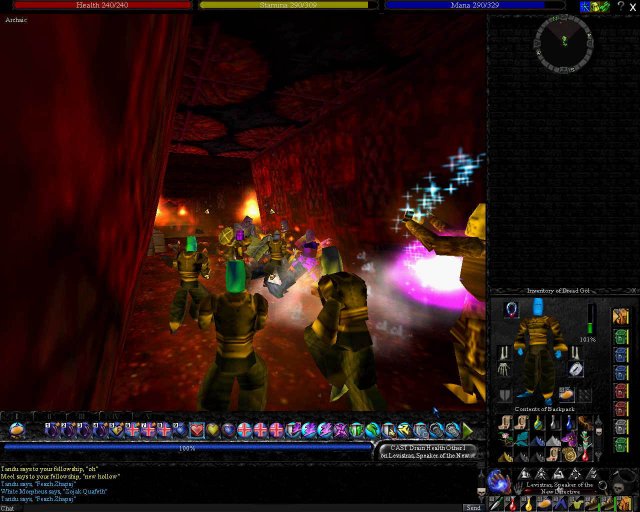Use the red potion in the shortcut bar
640x512 pixels.
pos(512,503)
